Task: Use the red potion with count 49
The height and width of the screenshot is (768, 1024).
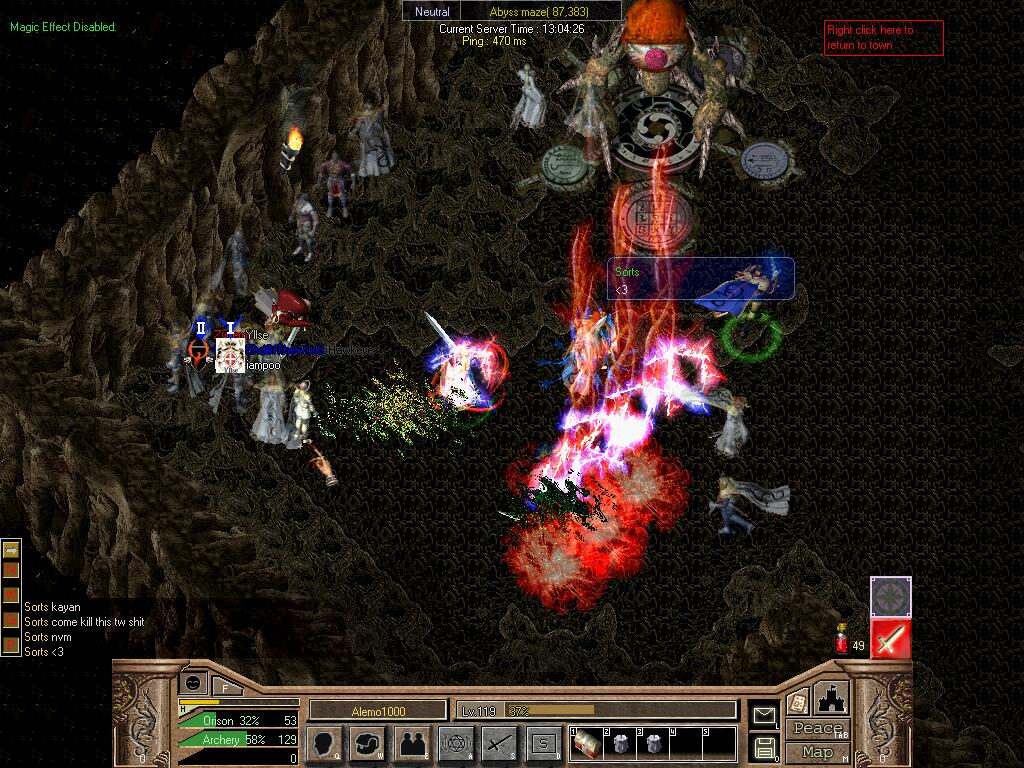Action: (843, 638)
